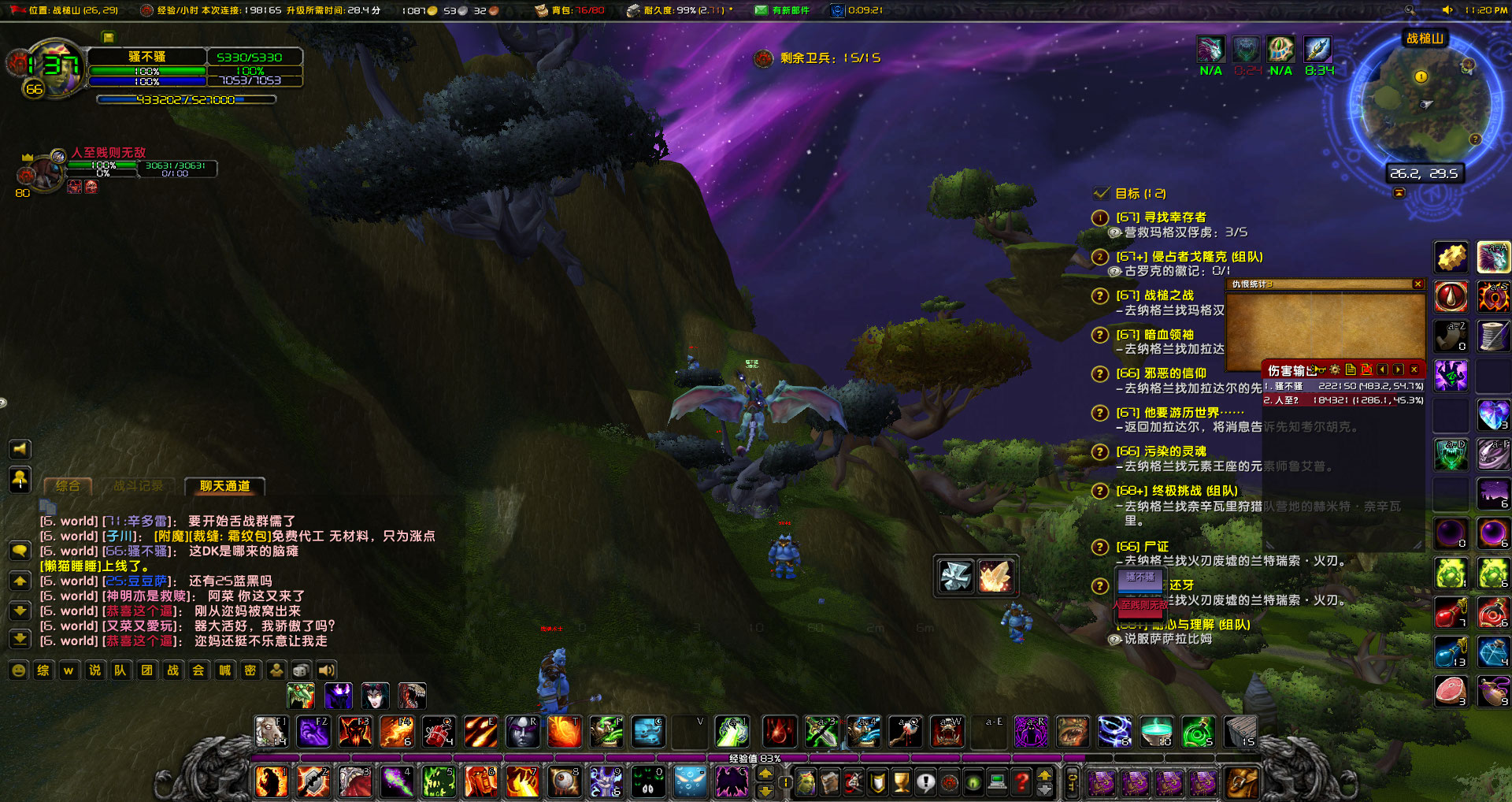This screenshot has height=802, width=1512.
Task: Open the 聊天通道 tab
Action: pyautogui.click(x=224, y=487)
